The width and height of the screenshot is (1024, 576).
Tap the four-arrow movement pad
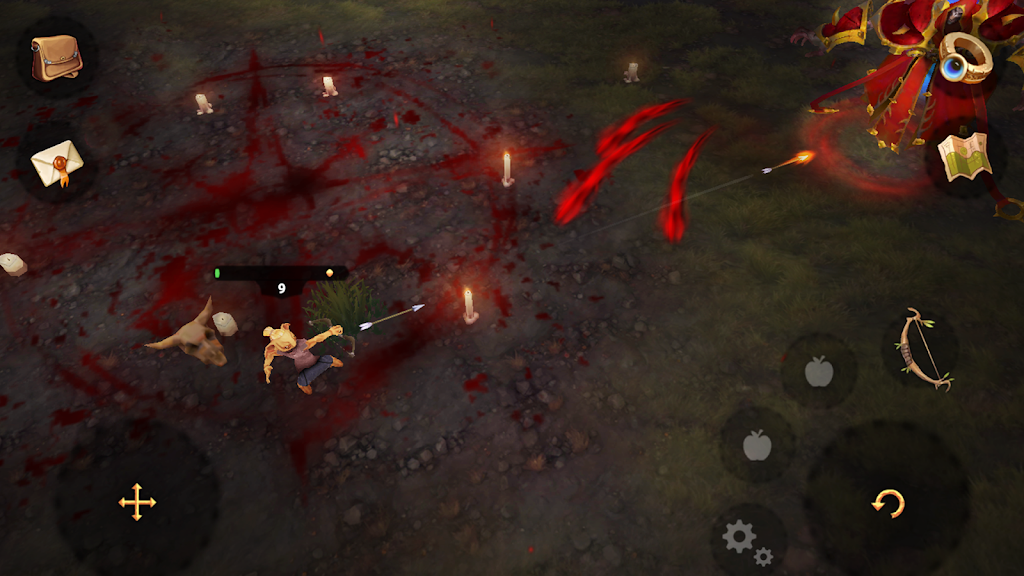[137, 501]
